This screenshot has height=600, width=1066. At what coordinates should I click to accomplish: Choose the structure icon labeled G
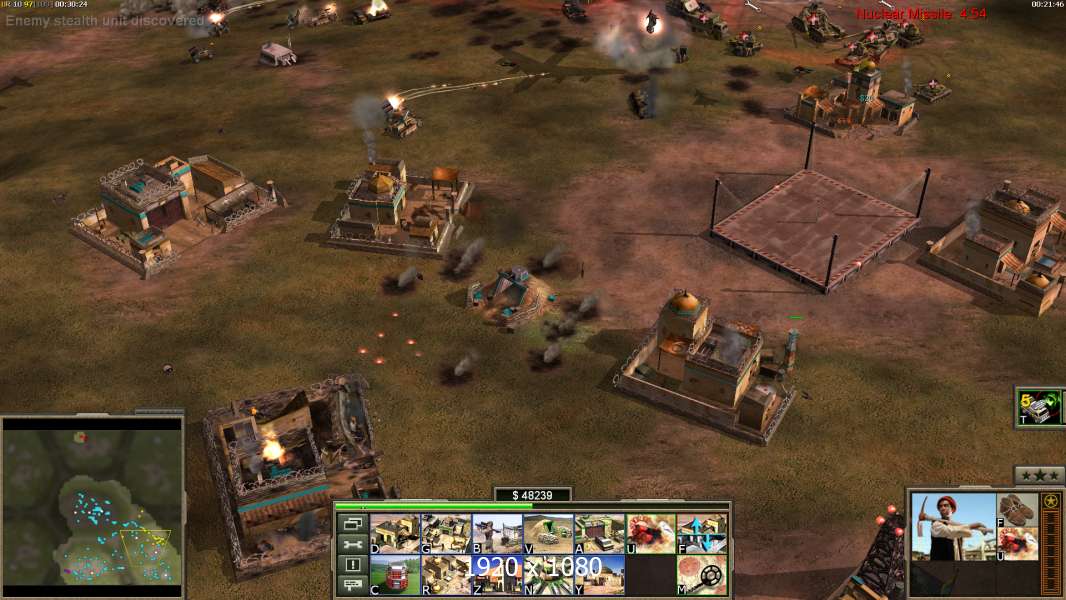[445, 534]
